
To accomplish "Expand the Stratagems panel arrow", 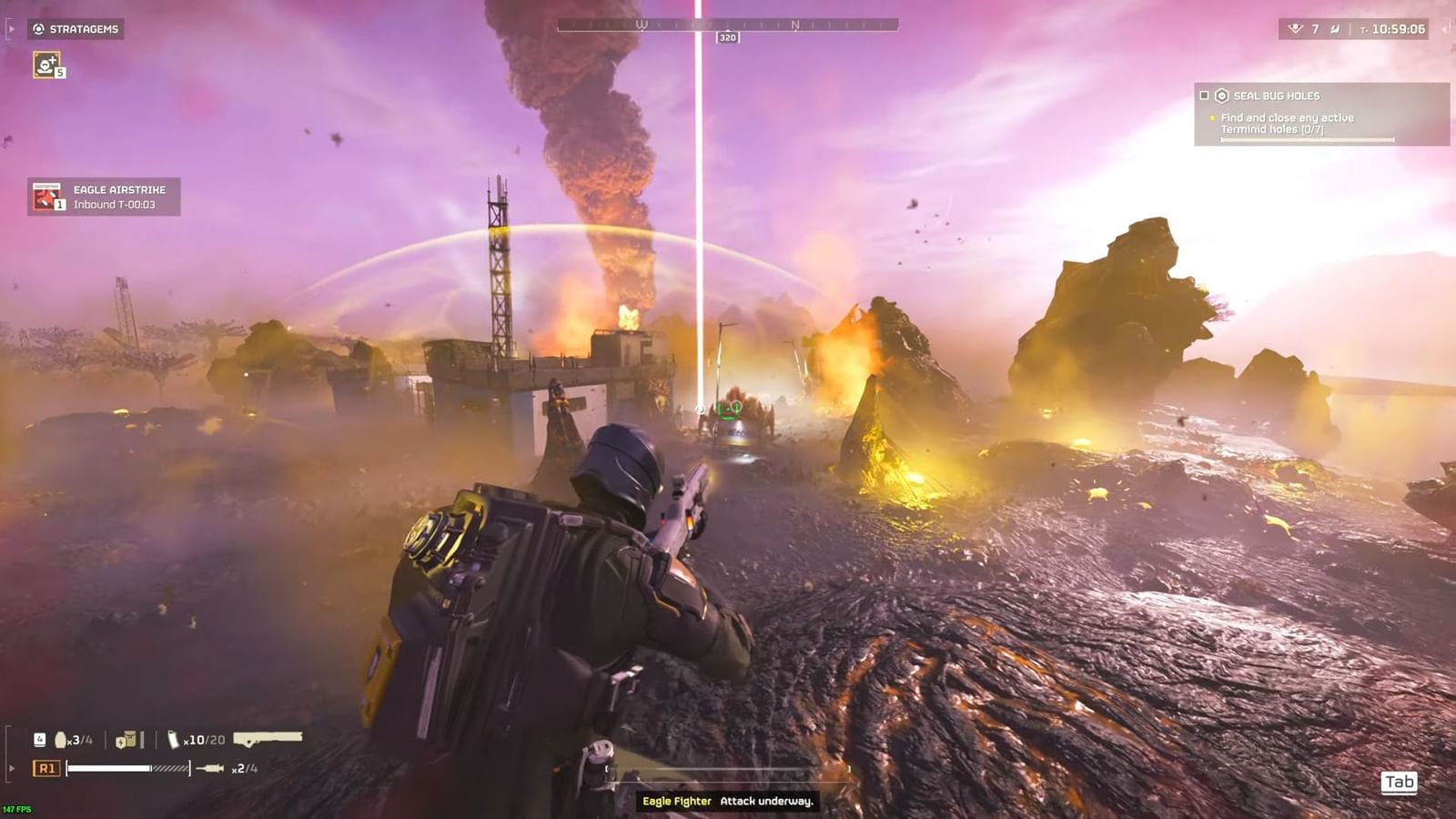I will [x=12, y=29].
